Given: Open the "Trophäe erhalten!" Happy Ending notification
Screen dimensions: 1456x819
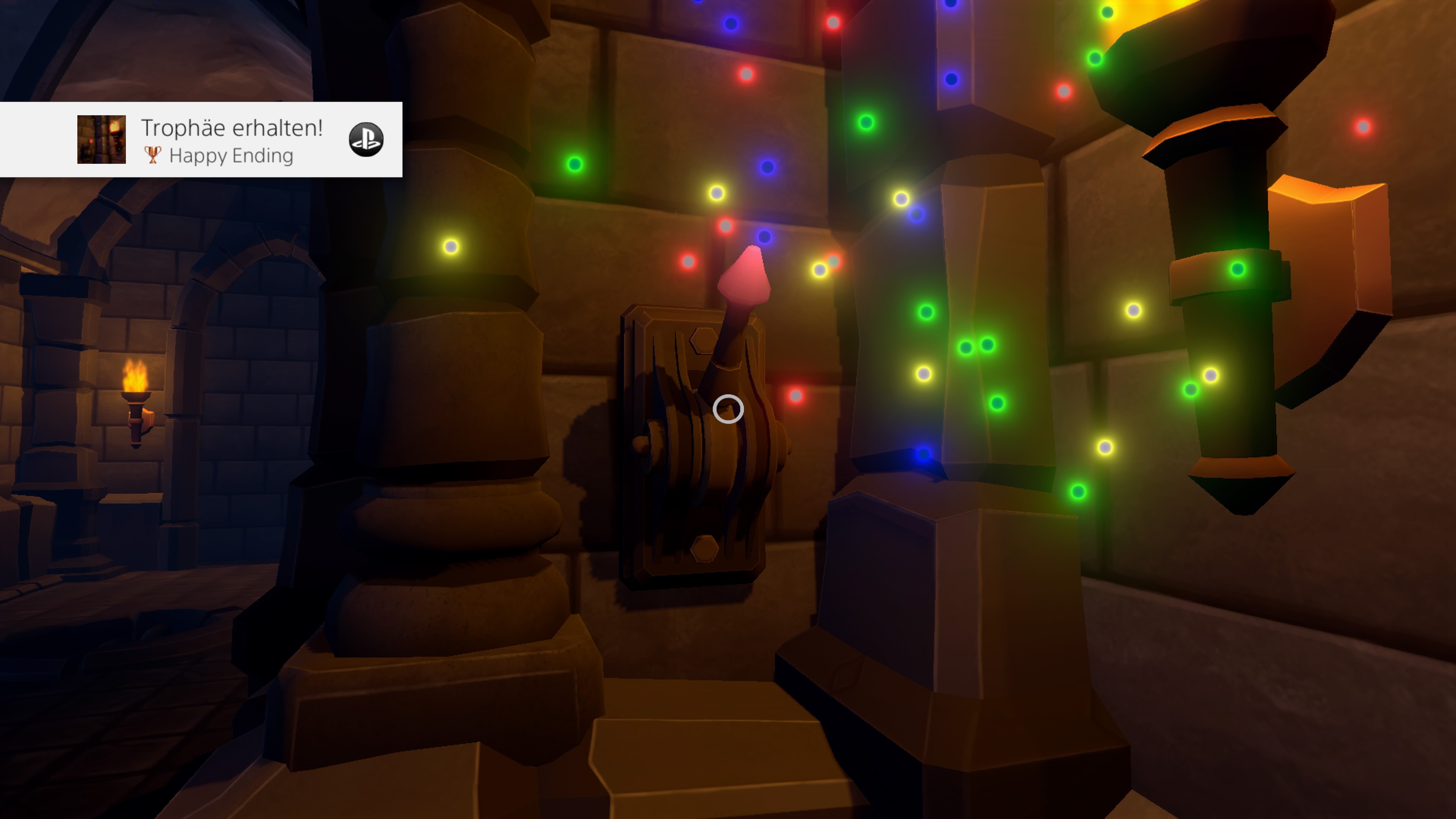Looking at the screenshot, I should (x=232, y=140).
